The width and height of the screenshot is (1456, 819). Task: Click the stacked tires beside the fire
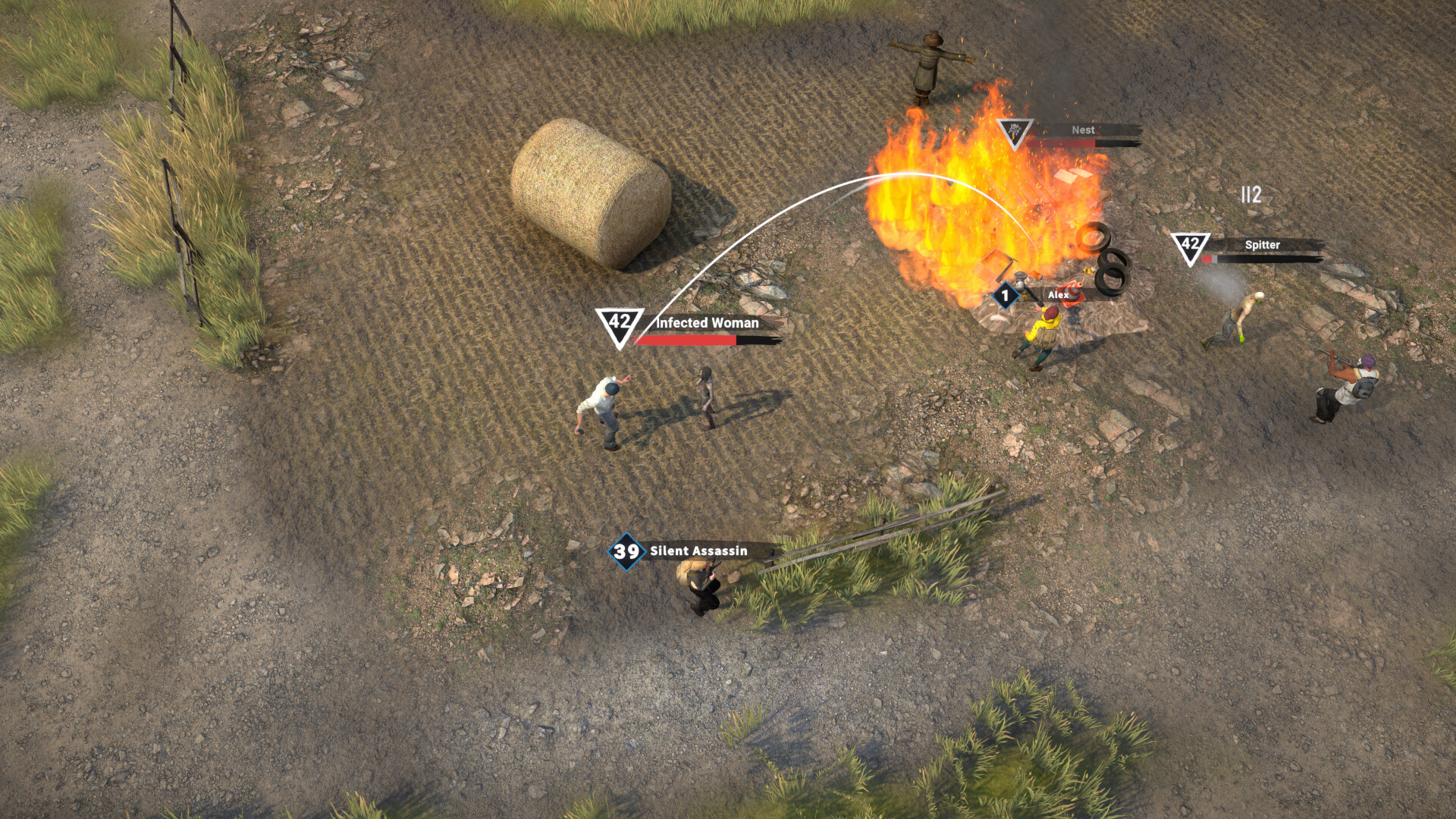1111,269
